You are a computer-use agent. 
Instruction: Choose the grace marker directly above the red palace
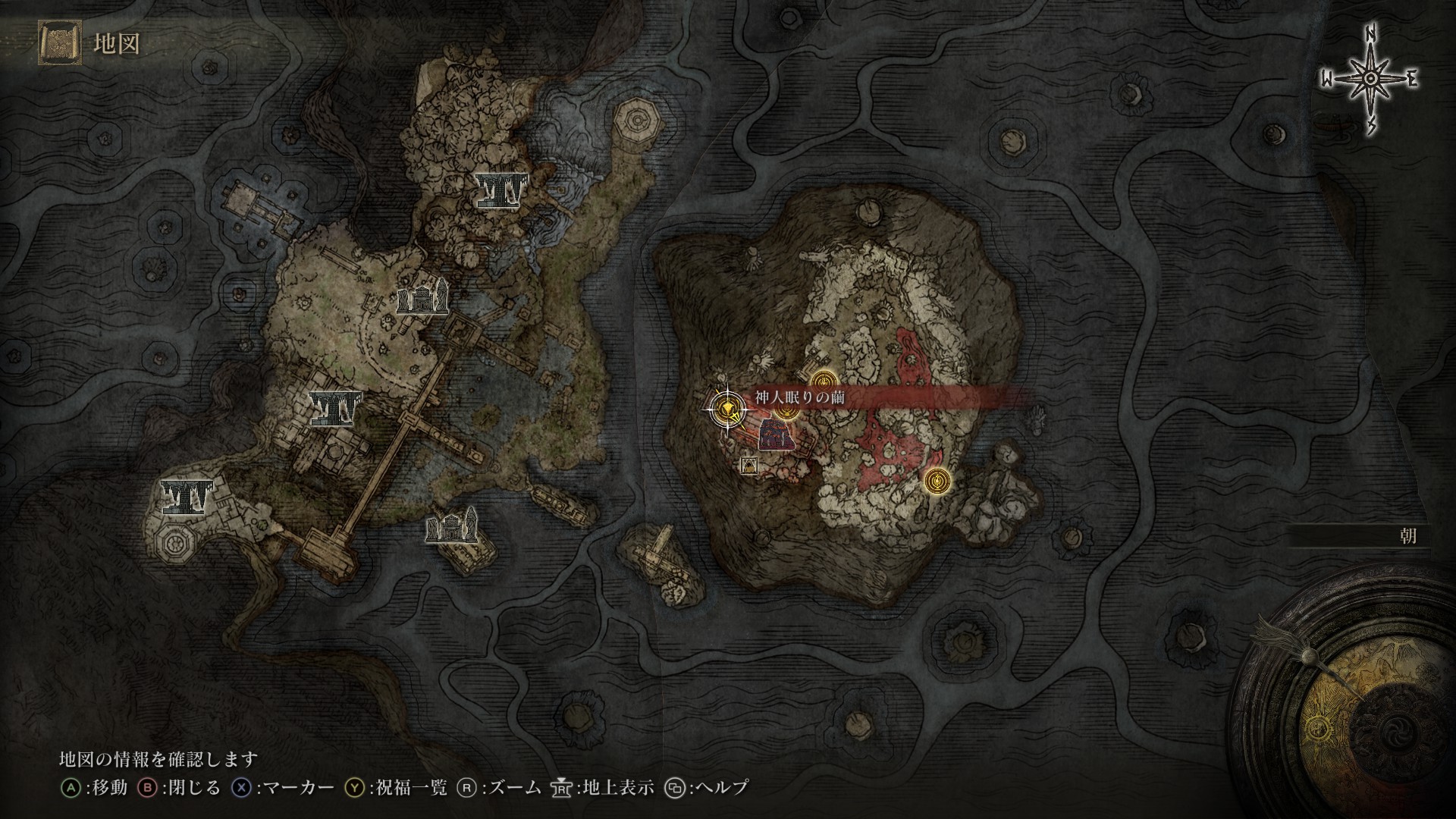[x=785, y=410]
